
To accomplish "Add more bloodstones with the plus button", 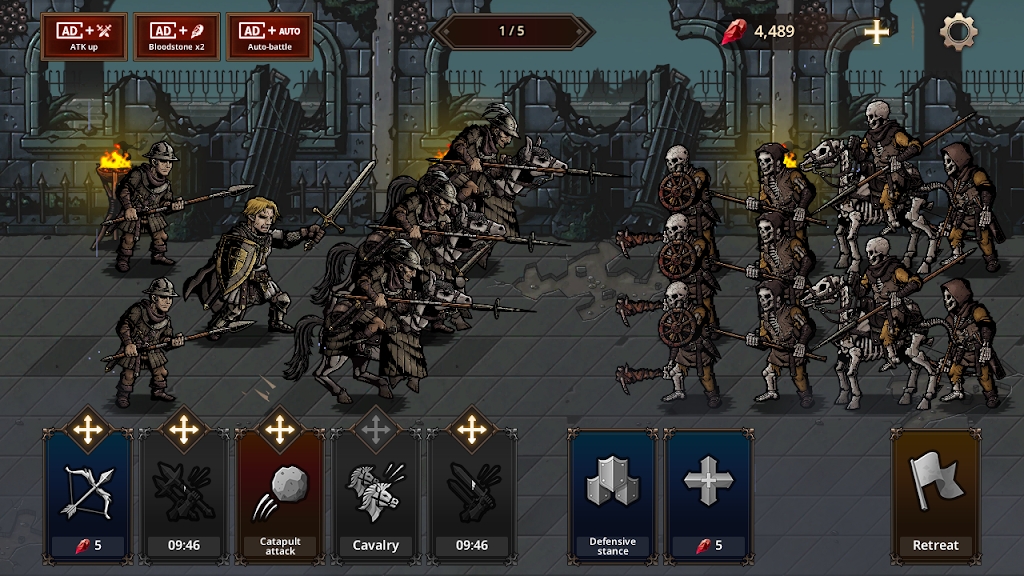I will tap(877, 32).
